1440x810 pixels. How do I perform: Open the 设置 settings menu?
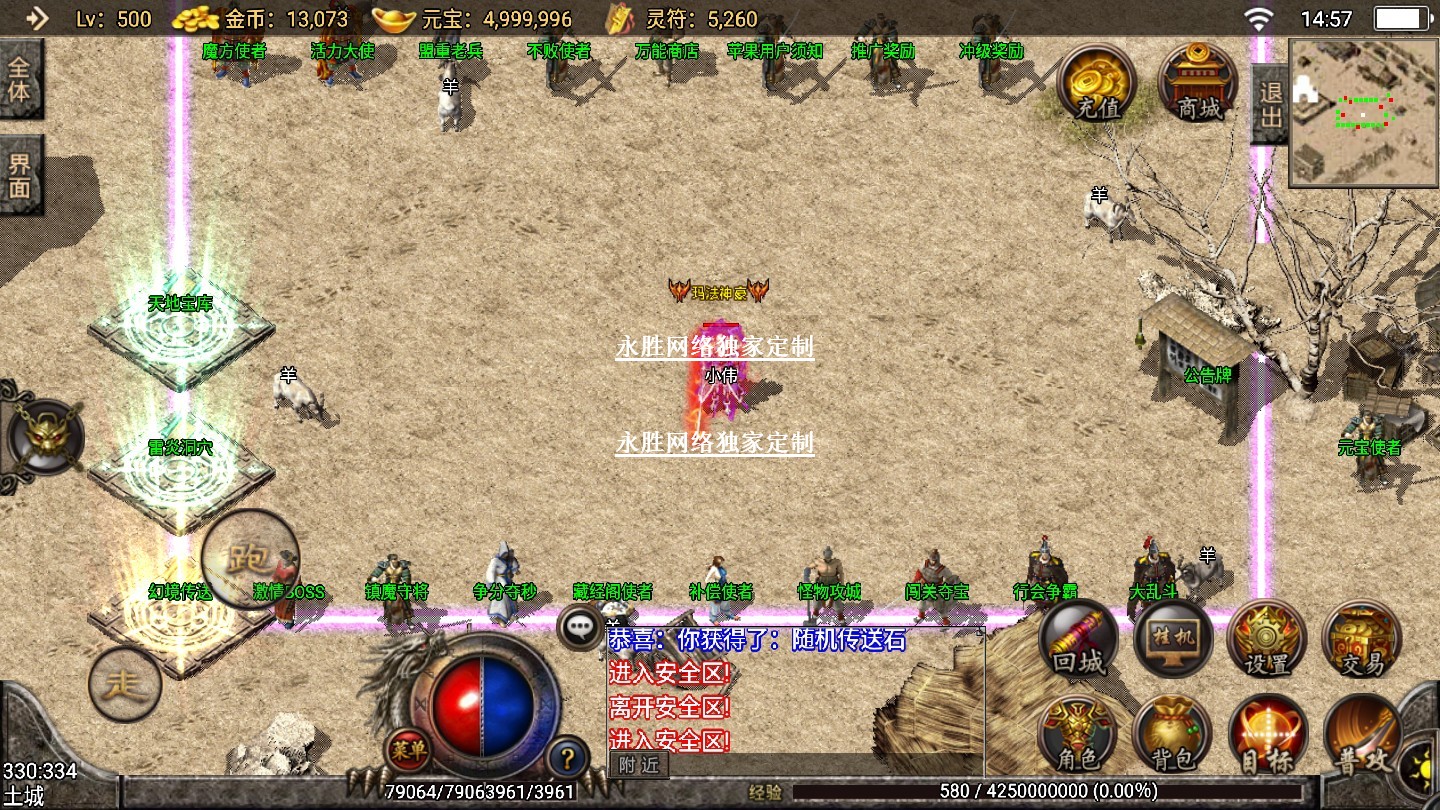(x=1267, y=640)
